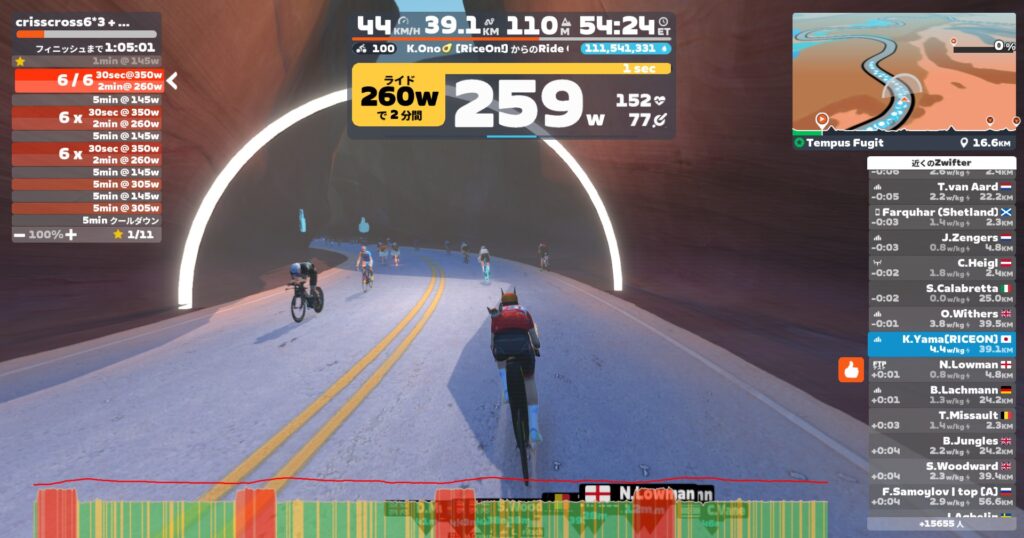Select B.Lachmann from the rider list

coord(941,394)
